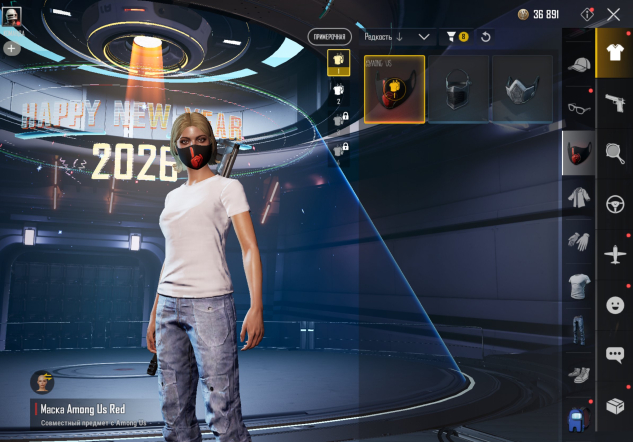Open the Примерочная fitting room

coord(330,36)
